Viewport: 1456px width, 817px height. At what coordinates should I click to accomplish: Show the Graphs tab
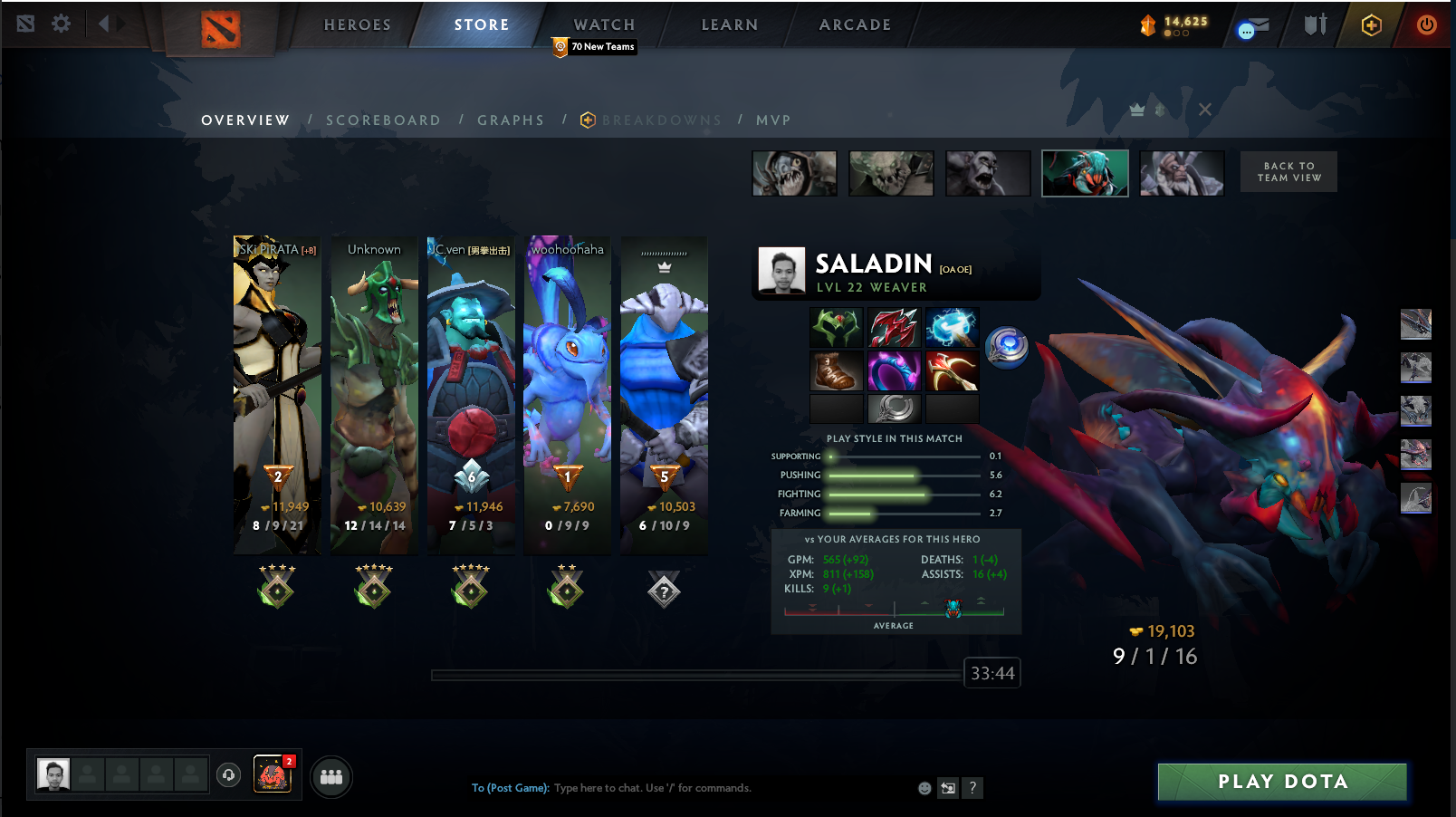pyautogui.click(x=511, y=120)
